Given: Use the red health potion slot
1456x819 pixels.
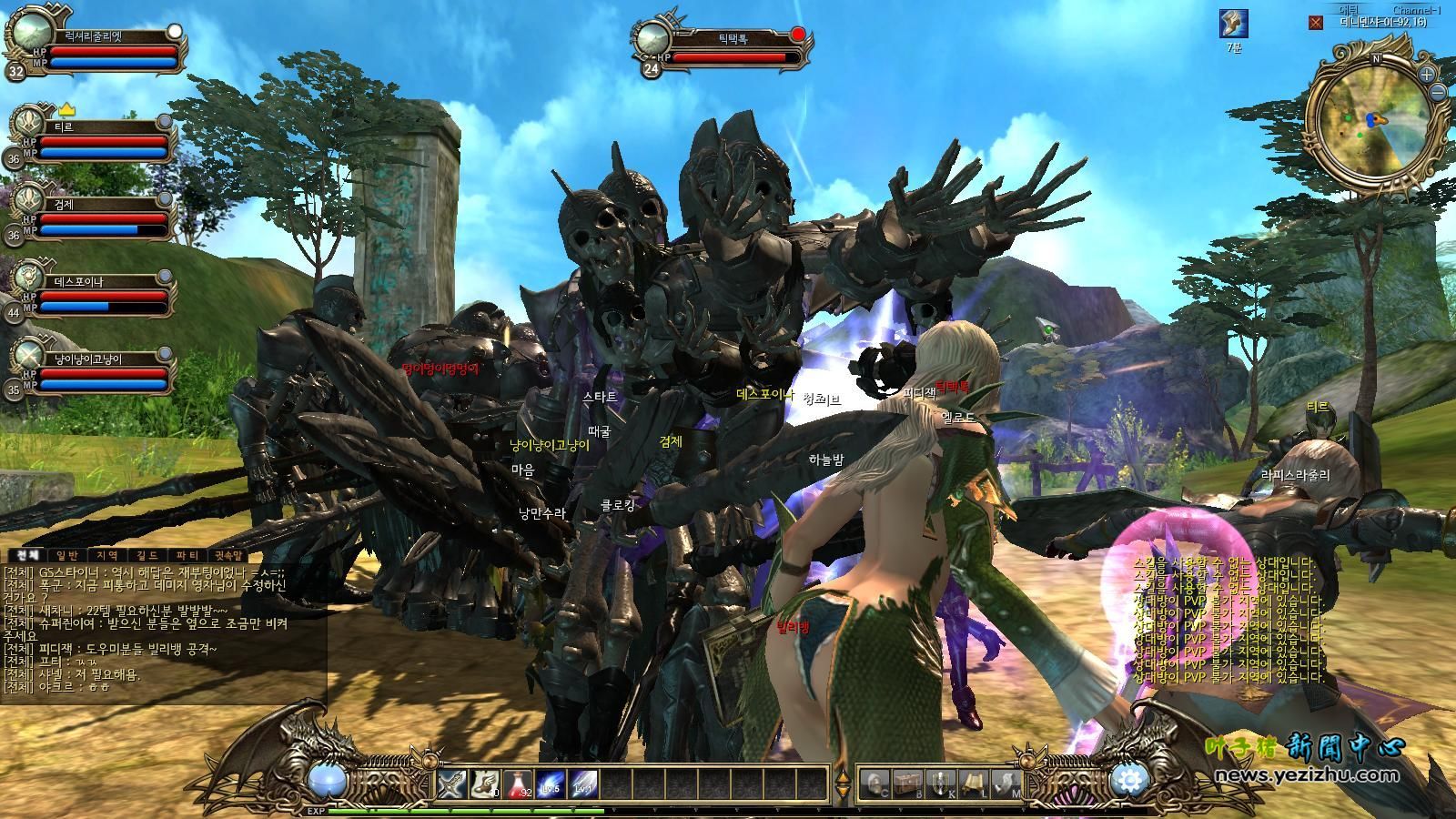Looking at the screenshot, I should 518,784.
